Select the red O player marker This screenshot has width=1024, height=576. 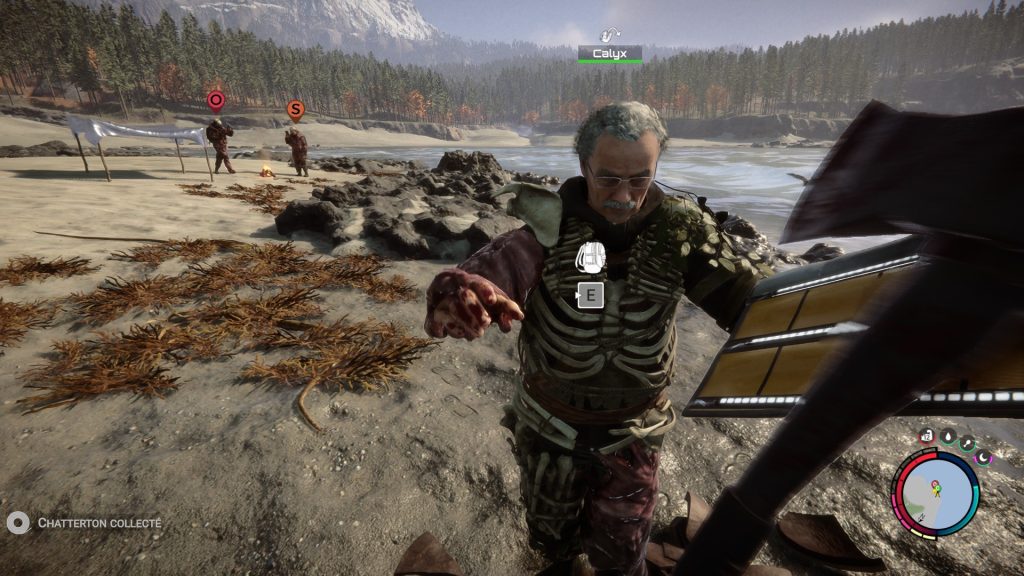click(215, 99)
